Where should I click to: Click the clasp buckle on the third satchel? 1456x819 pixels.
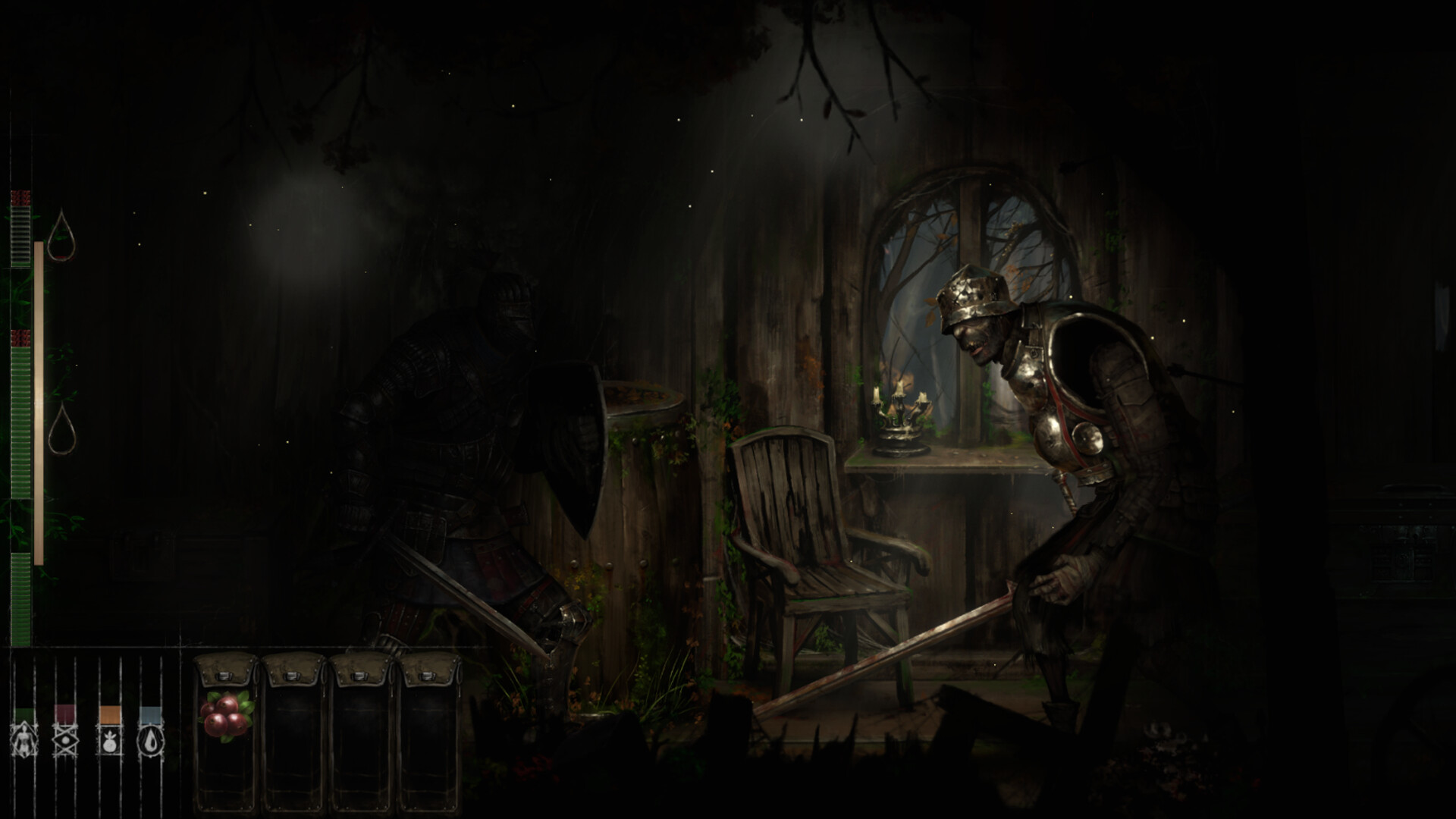(x=359, y=676)
